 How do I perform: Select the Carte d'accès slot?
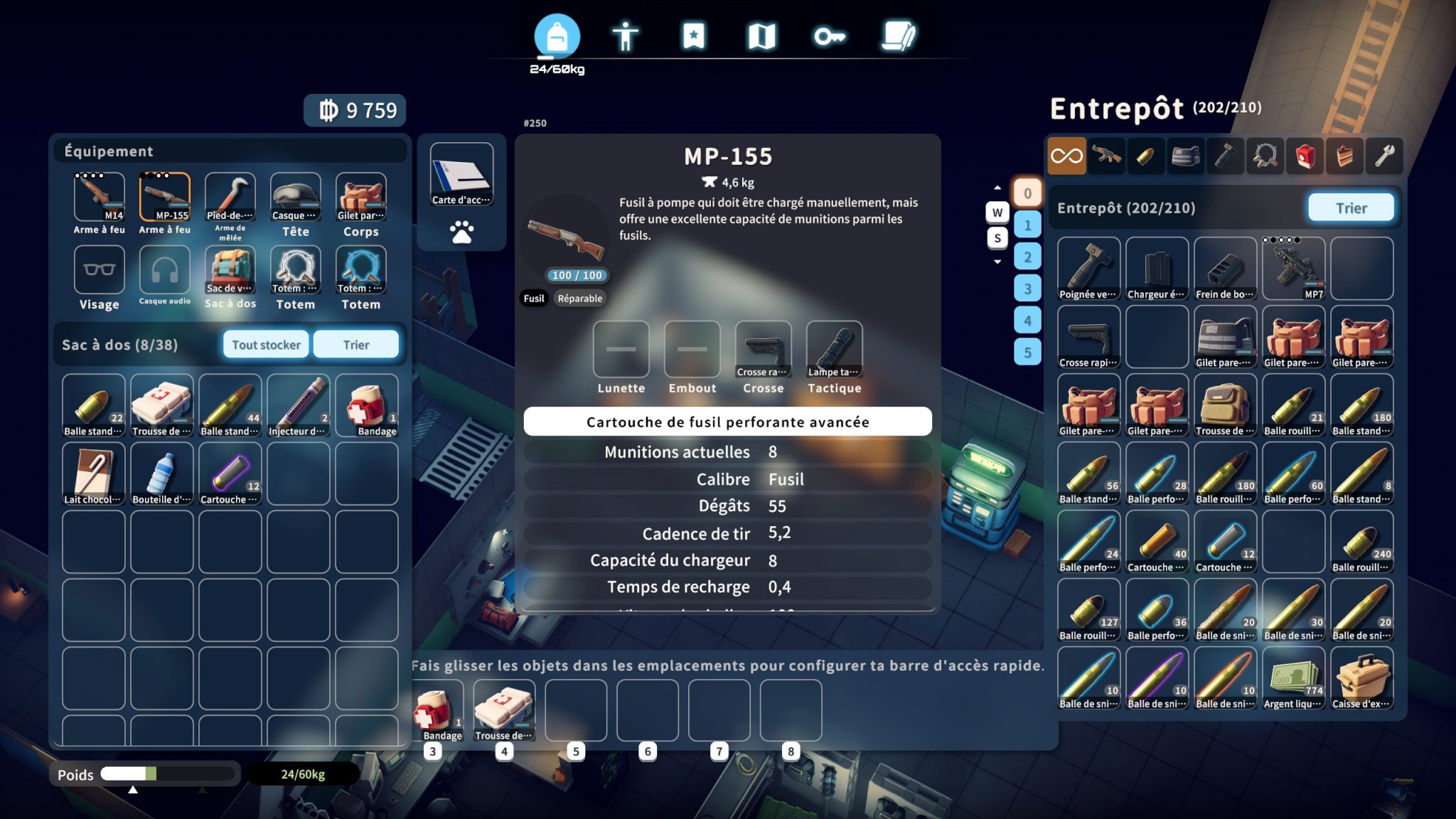(461, 175)
